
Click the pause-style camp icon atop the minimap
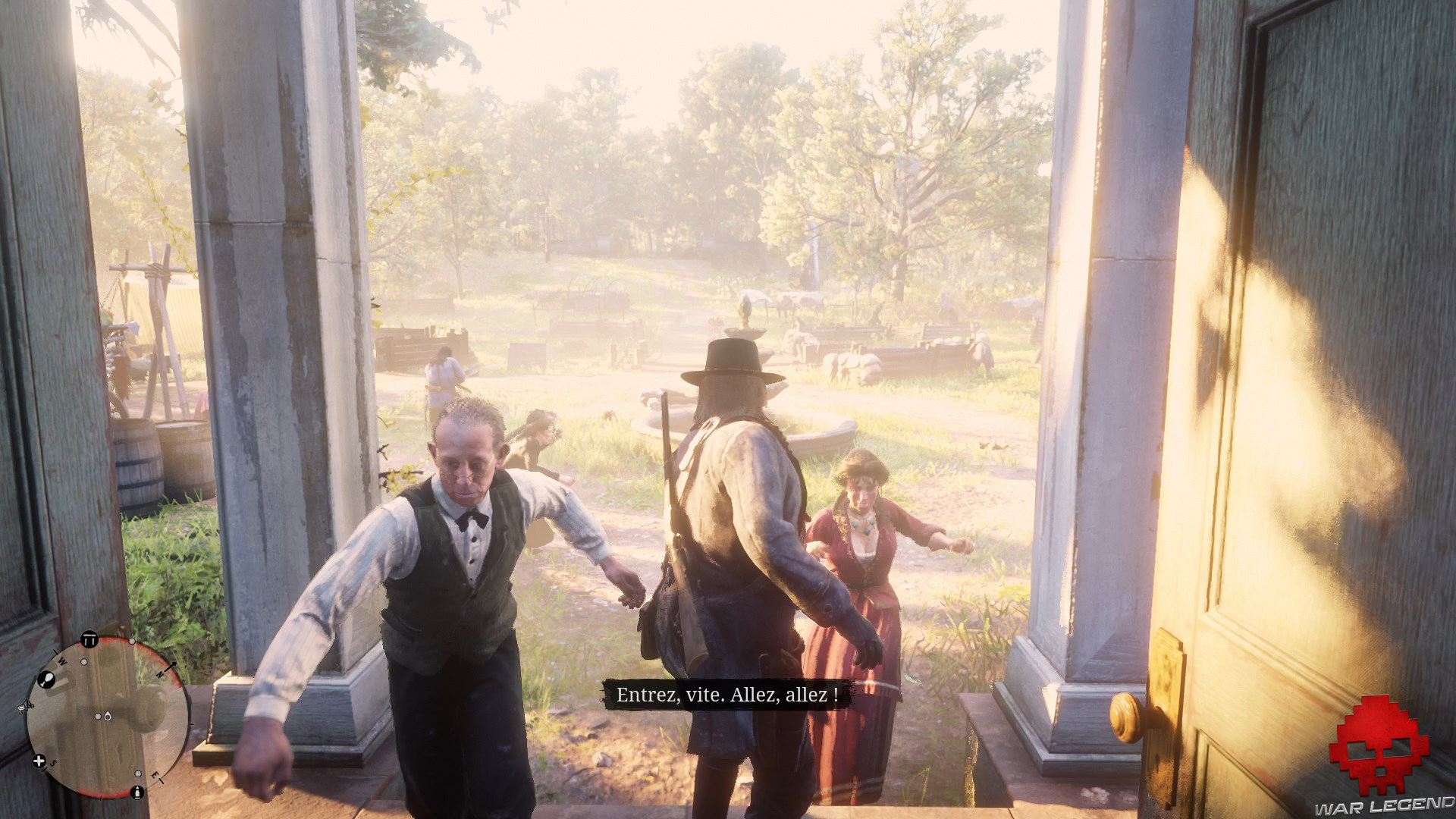click(x=89, y=639)
